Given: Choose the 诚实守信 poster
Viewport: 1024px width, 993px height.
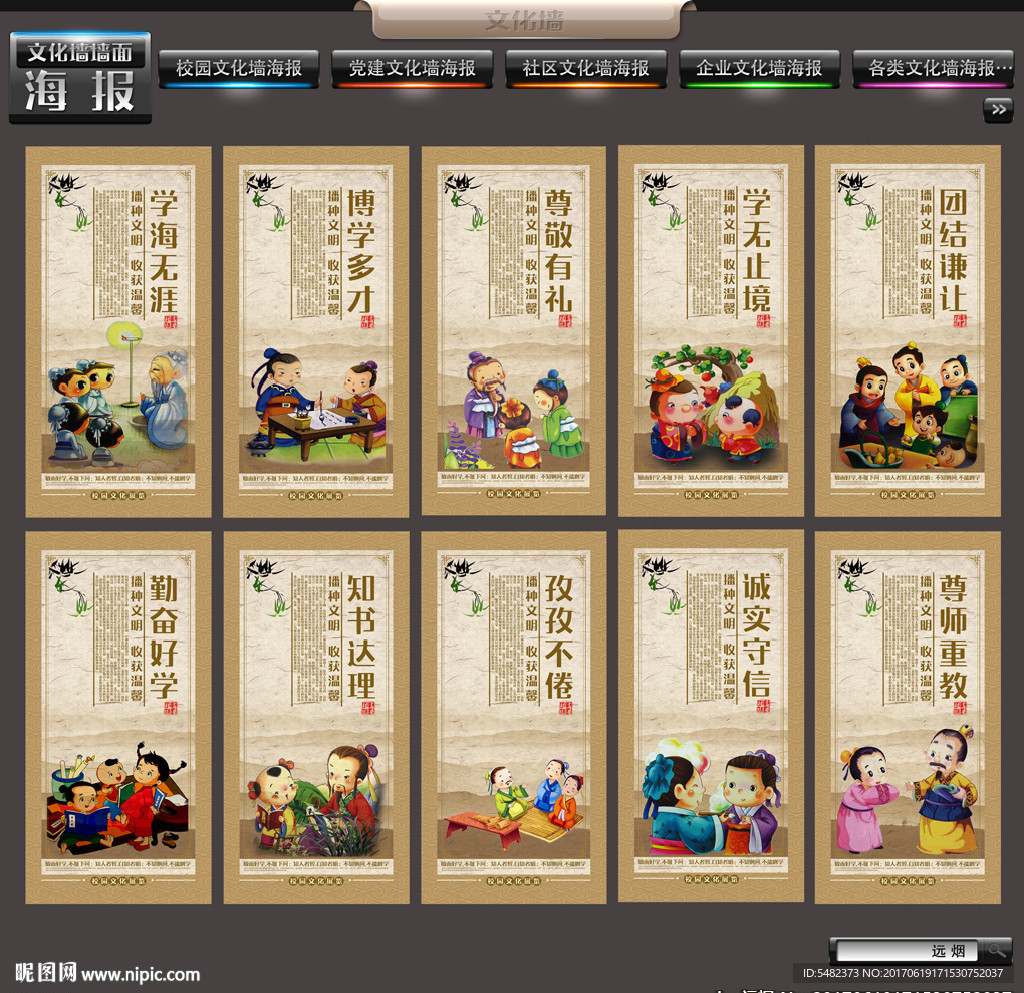Looking at the screenshot, I should coord(711,717).
